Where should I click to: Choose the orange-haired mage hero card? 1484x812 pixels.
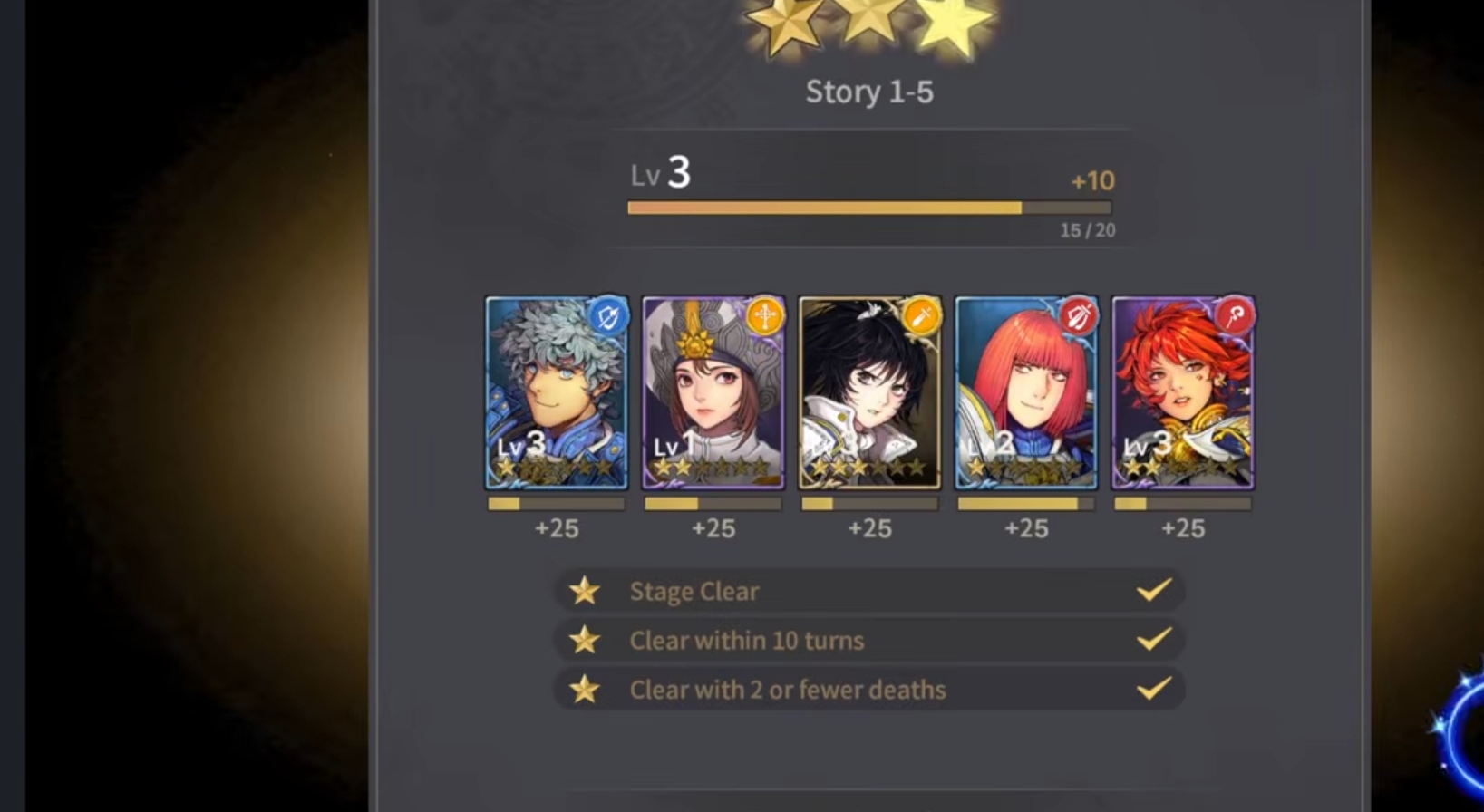[x=1183, y=391]
